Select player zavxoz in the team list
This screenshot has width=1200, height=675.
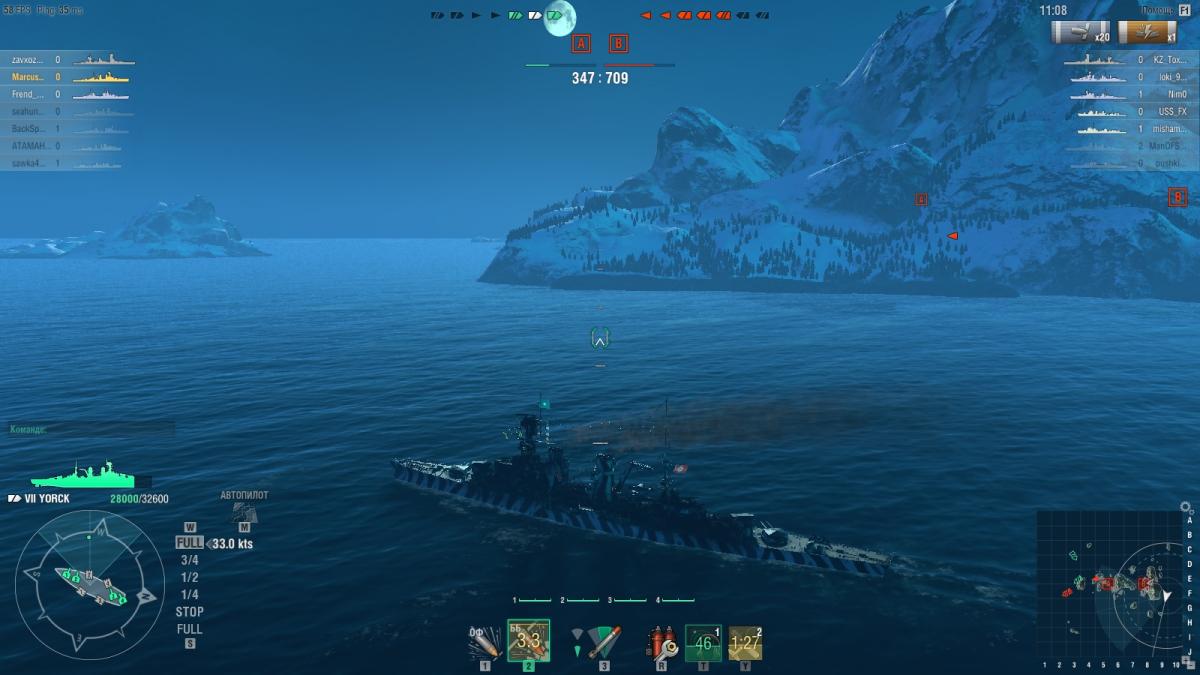pyautogui.click(x=66, y=60)
